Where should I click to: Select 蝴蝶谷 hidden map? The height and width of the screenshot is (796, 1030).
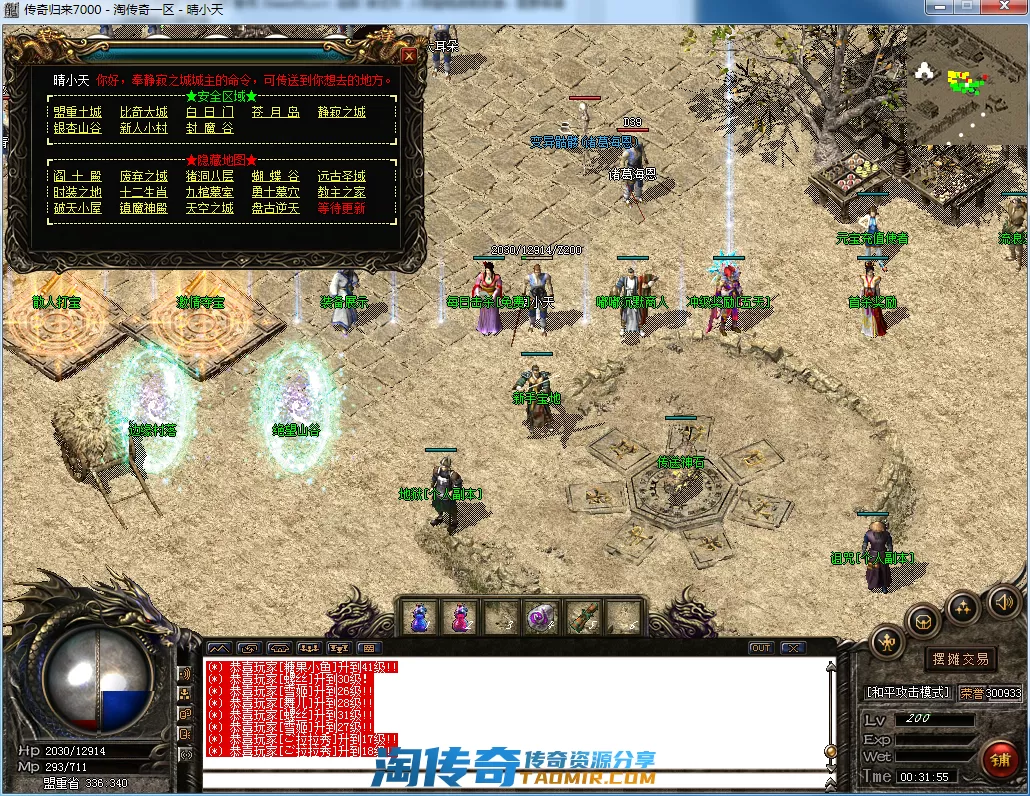(275, 176)
